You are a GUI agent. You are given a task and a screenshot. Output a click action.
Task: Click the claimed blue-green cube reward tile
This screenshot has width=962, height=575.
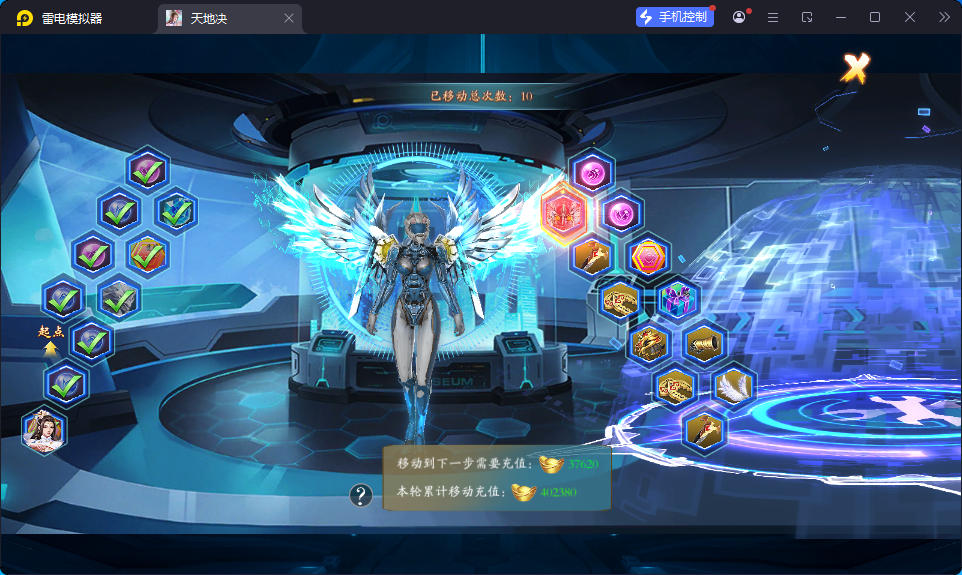tap(177, 210)
